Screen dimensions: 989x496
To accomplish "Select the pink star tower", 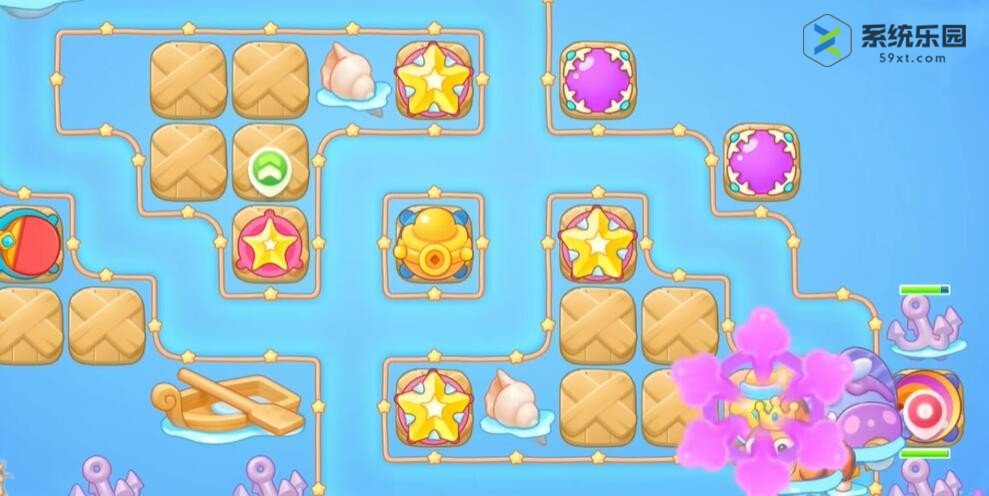I will tap(270, 245).
